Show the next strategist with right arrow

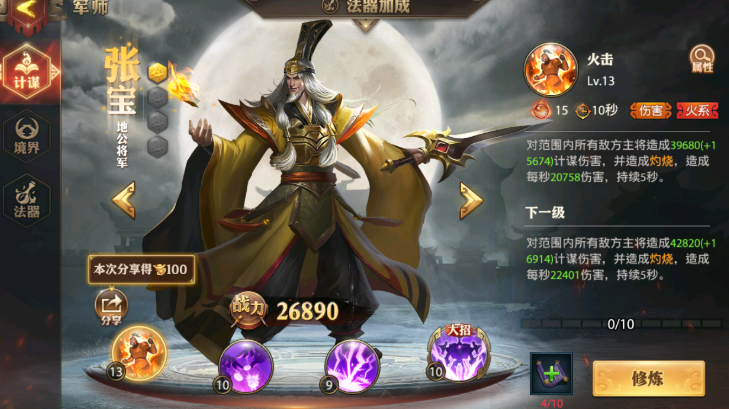(x=471, y=201)
